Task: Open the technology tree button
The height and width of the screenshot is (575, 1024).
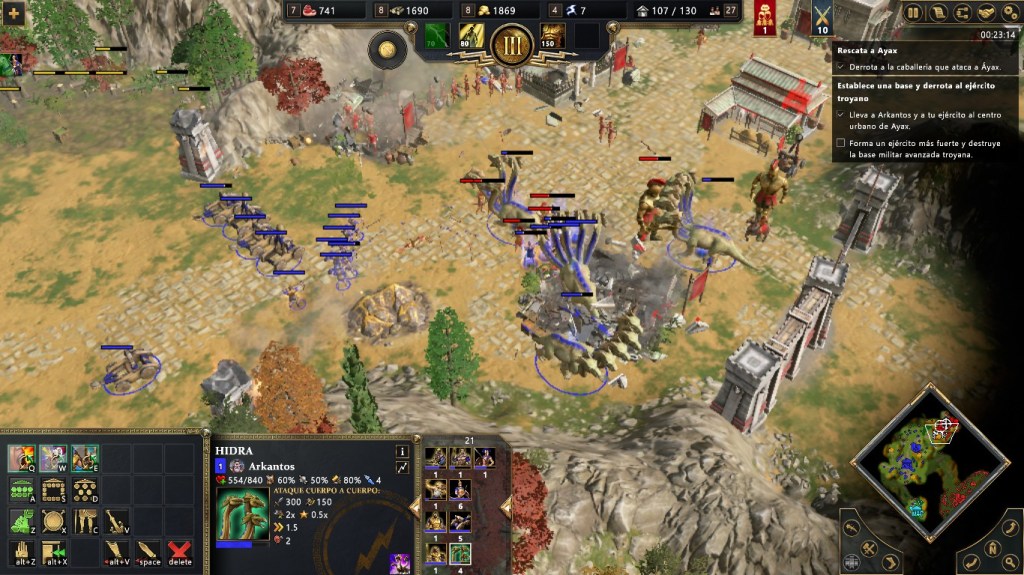Action: tap(962, 13)
